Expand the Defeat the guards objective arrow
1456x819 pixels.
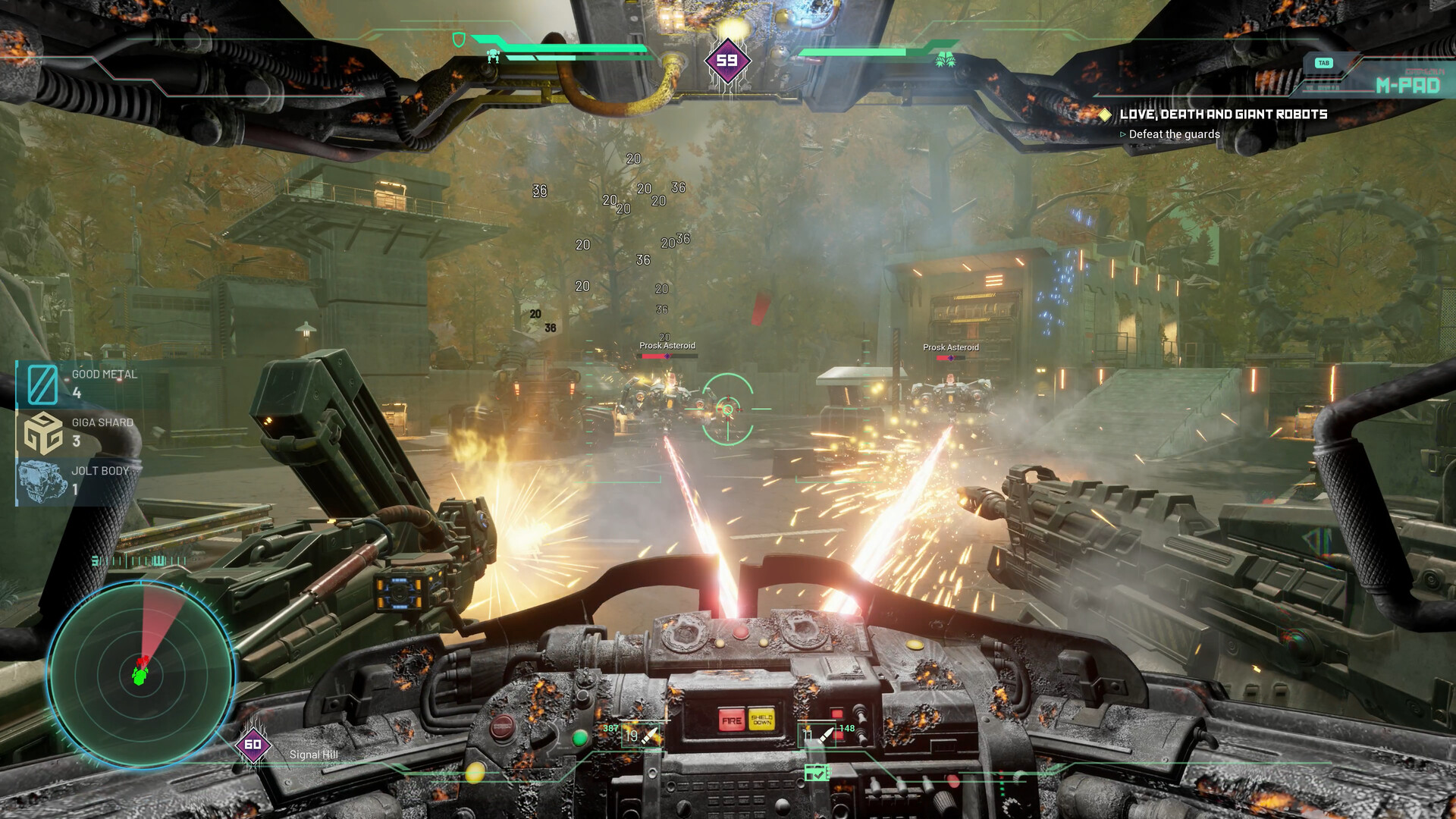click(1124, 133)
